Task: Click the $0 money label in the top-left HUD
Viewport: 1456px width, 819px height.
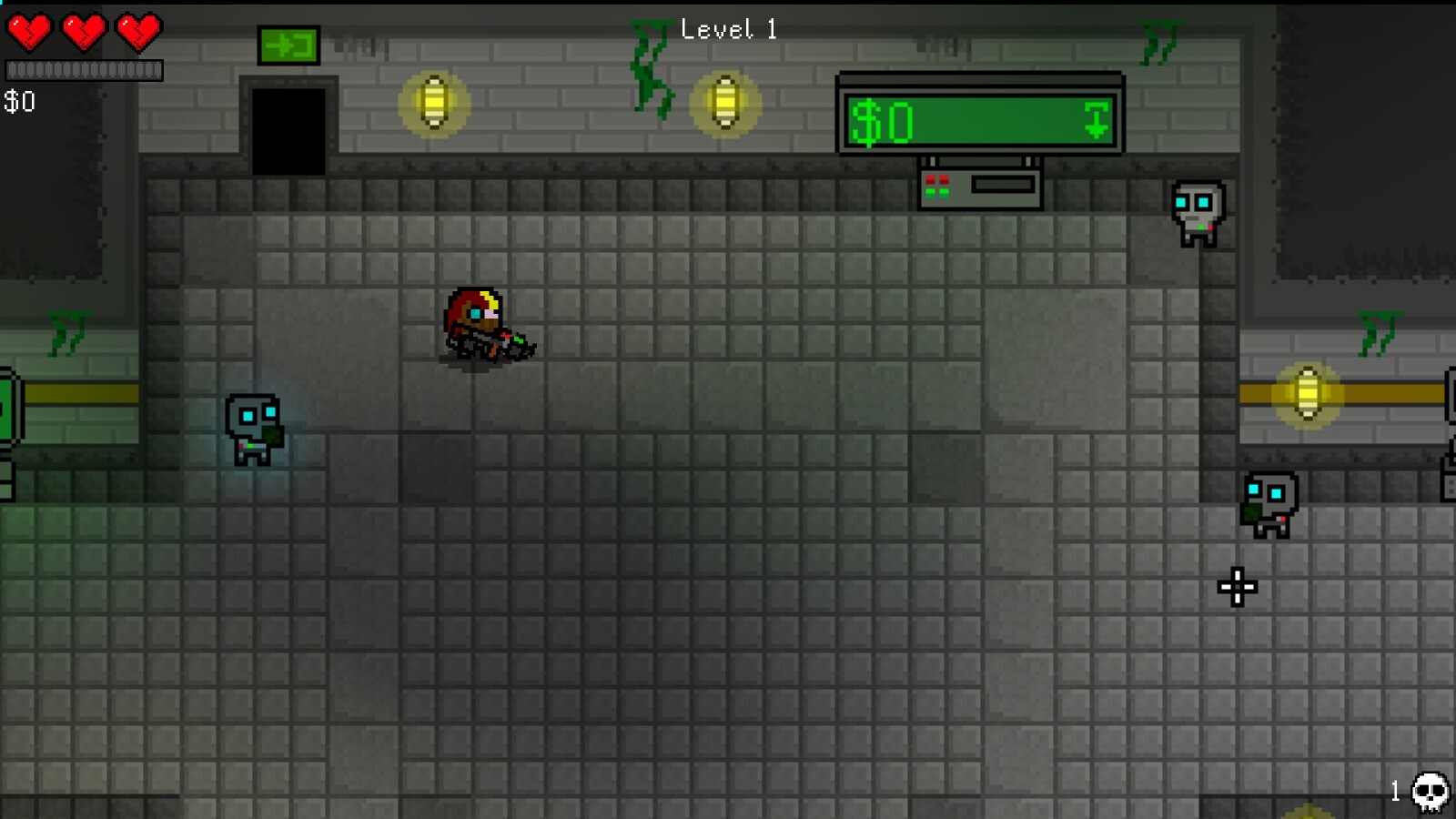Action: pyautogui.click(x=18, y=103)
